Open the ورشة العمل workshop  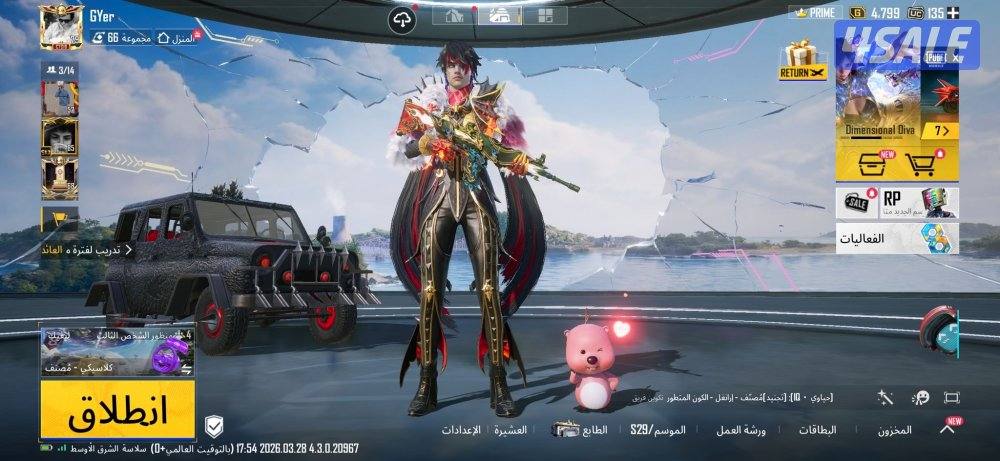click(740, 430)
